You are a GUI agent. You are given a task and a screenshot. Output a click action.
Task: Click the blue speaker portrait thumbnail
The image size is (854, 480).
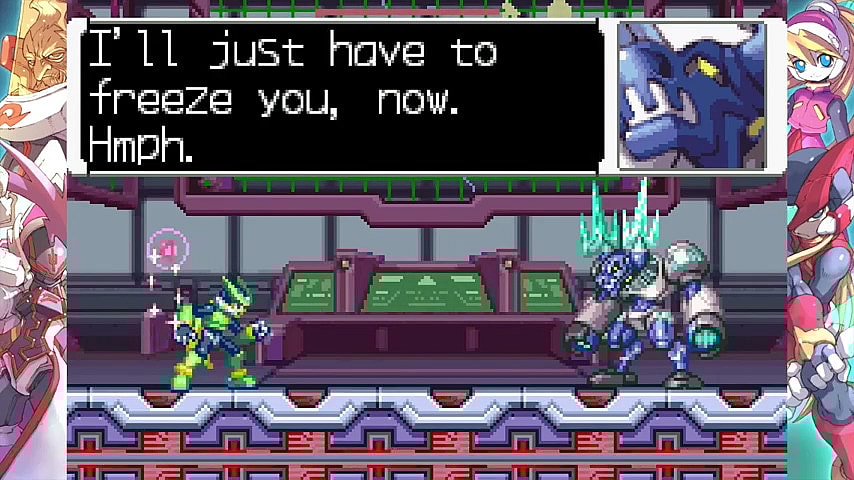pyautogui.click(x=691, y=95)
